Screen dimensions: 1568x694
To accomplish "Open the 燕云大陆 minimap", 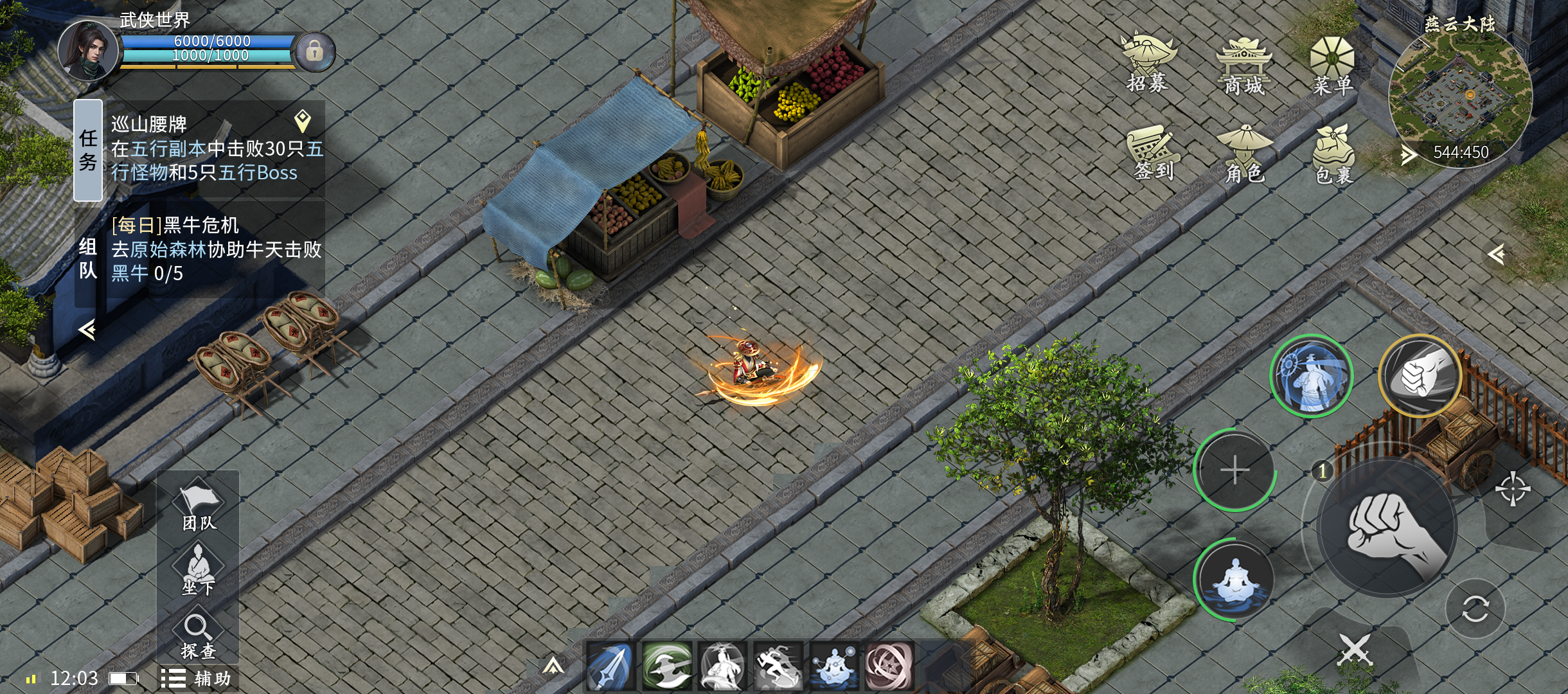I will click(1459, 96).
